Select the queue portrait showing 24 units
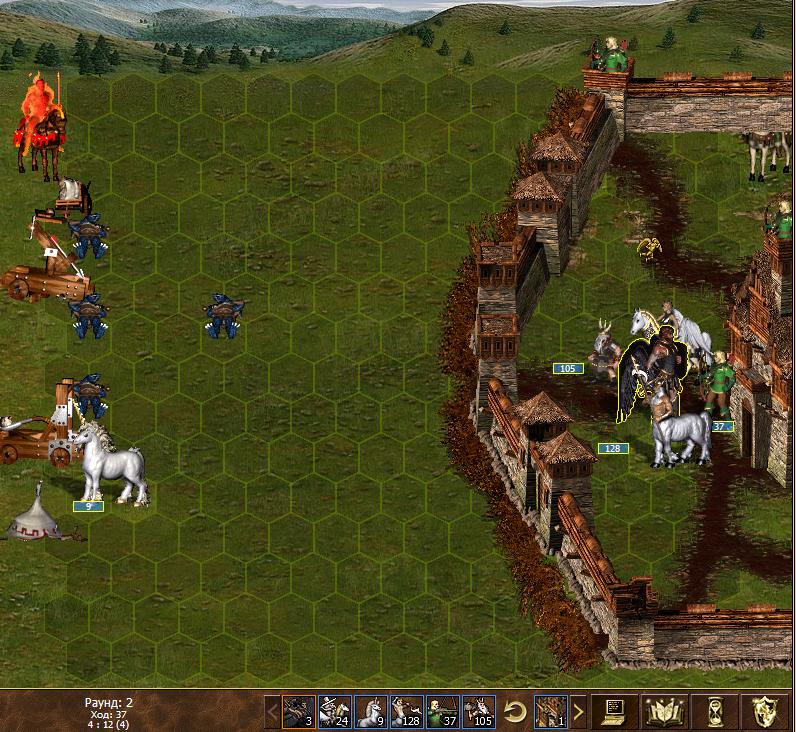This screenshot has width=796, height=732. coord(334,712)
